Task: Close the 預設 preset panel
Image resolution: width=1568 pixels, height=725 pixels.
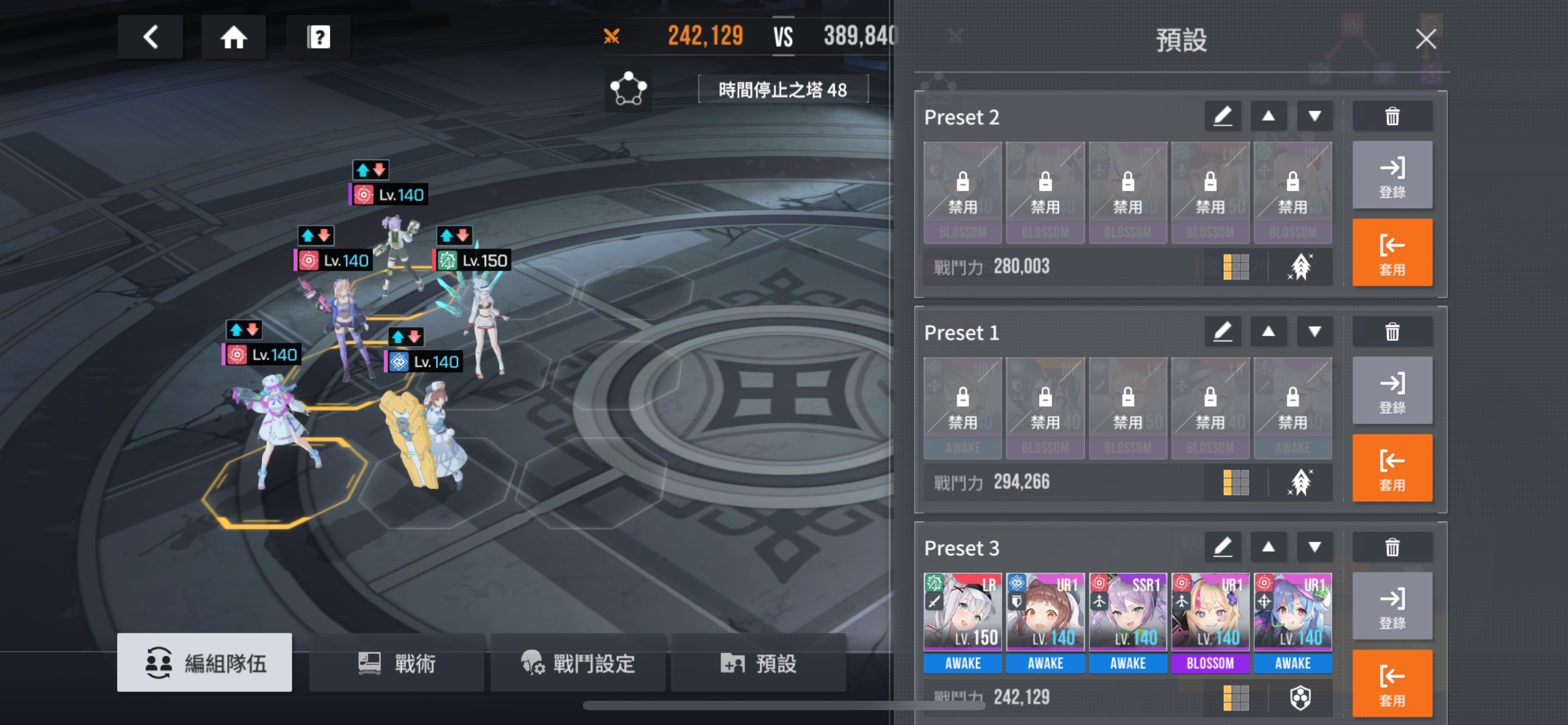Action: click(1426, 39)
